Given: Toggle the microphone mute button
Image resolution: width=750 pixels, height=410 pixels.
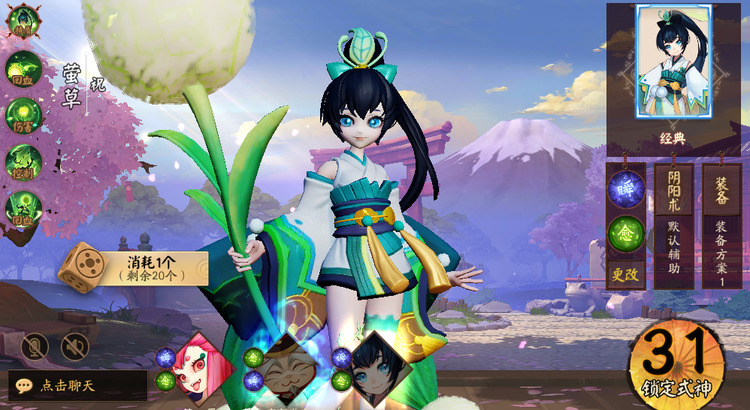Looking at the screenshot, I should pyautogui.click(x=35, y=346).
